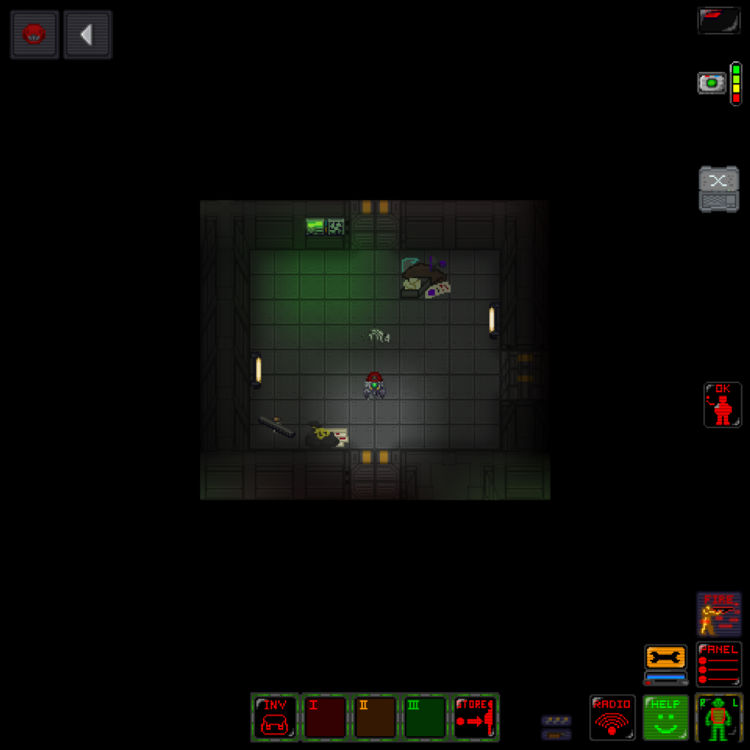
Task: Open the green character R/L hands icon
Action: point(719,717)
